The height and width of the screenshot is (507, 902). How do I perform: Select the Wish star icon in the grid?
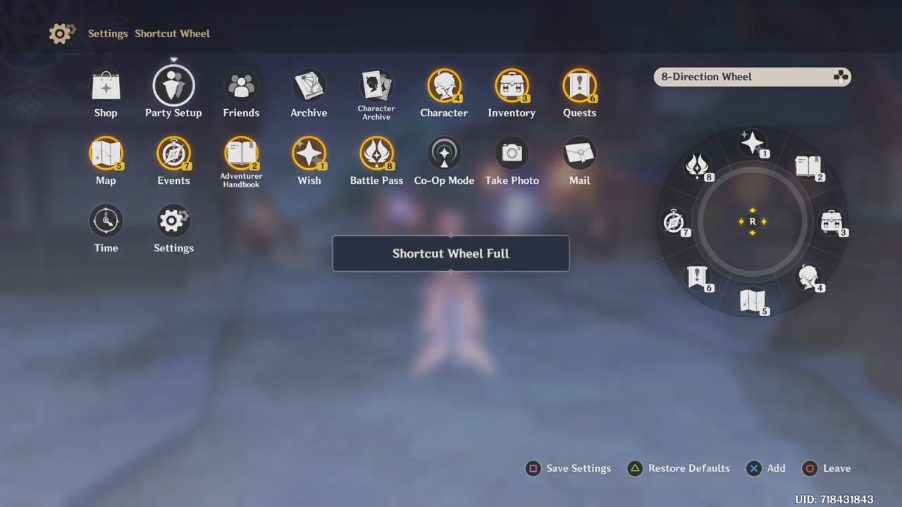(309, 153)
